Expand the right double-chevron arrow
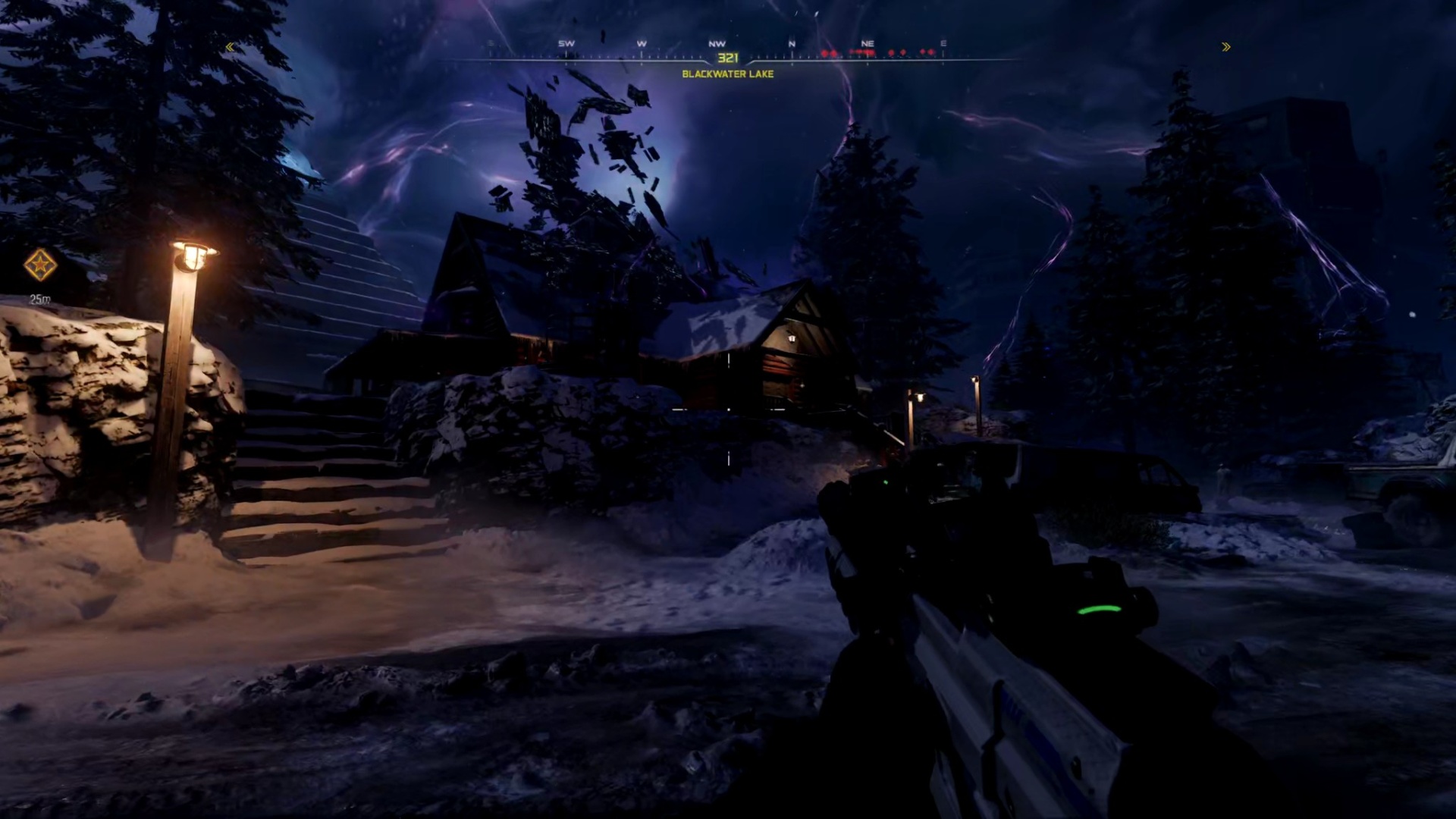This screenshot has width=1456, height=819. (1226, 47)
